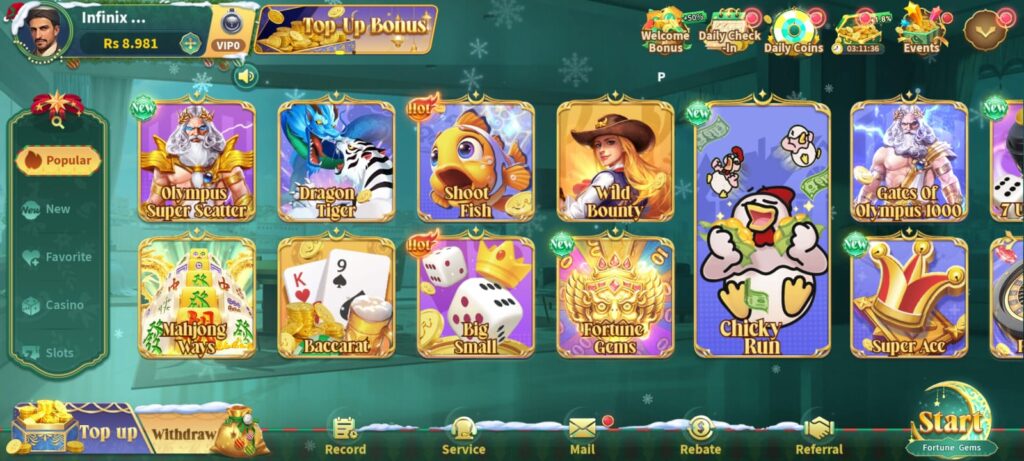Open the Events gift icon
1024x461 pixels.
pos(921,30)
